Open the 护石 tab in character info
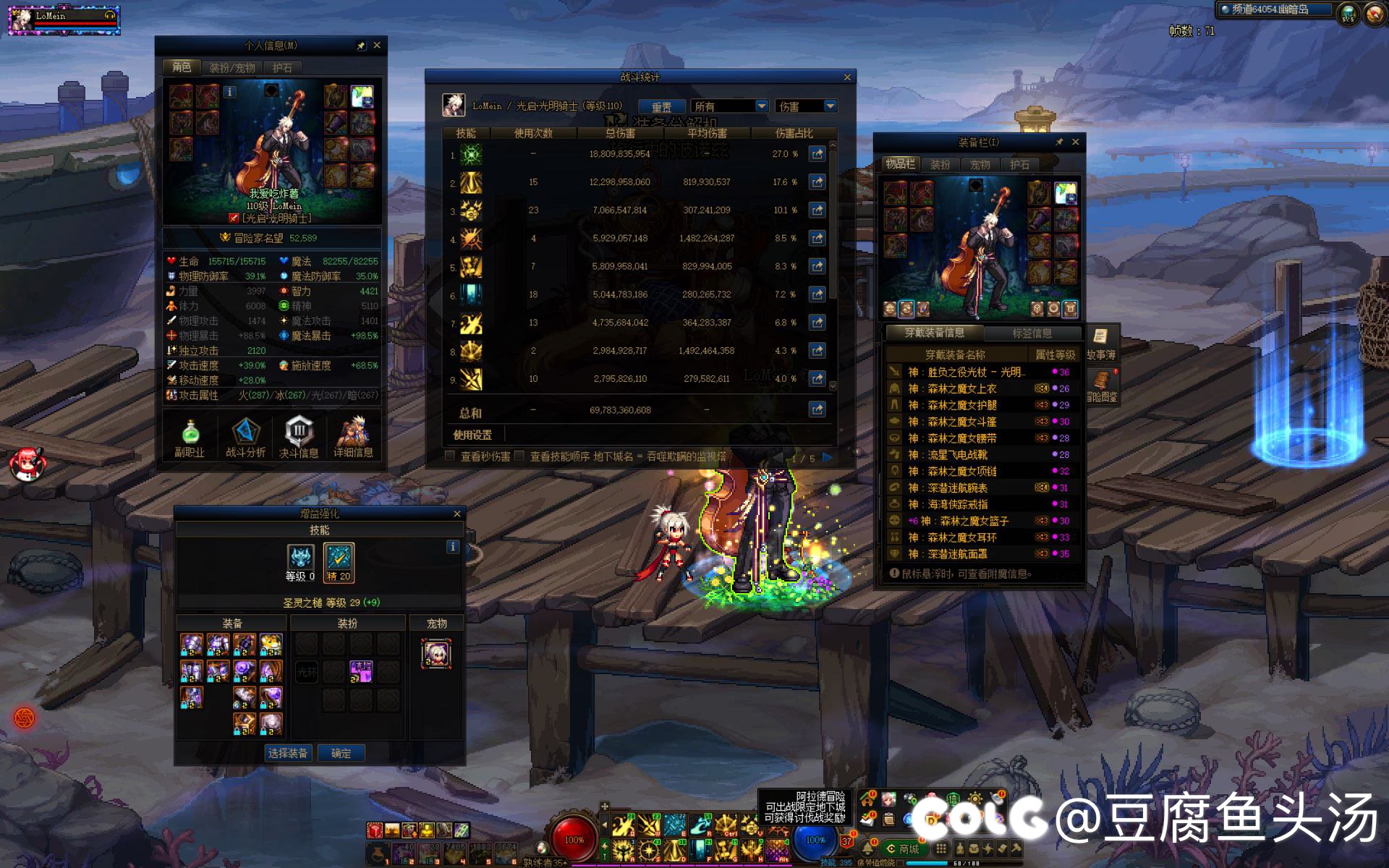 point(282,68)
